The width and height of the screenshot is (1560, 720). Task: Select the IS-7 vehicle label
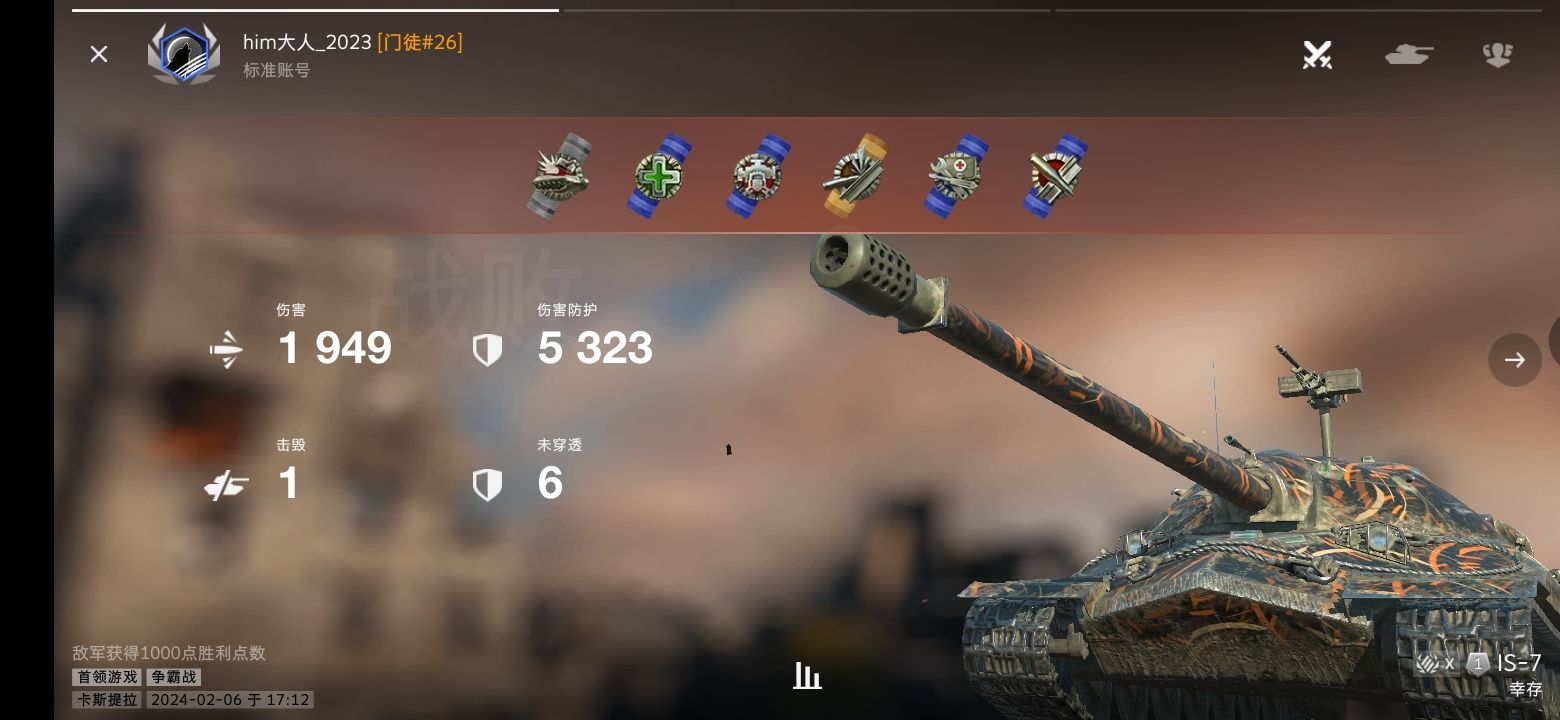pos(1518,663)
